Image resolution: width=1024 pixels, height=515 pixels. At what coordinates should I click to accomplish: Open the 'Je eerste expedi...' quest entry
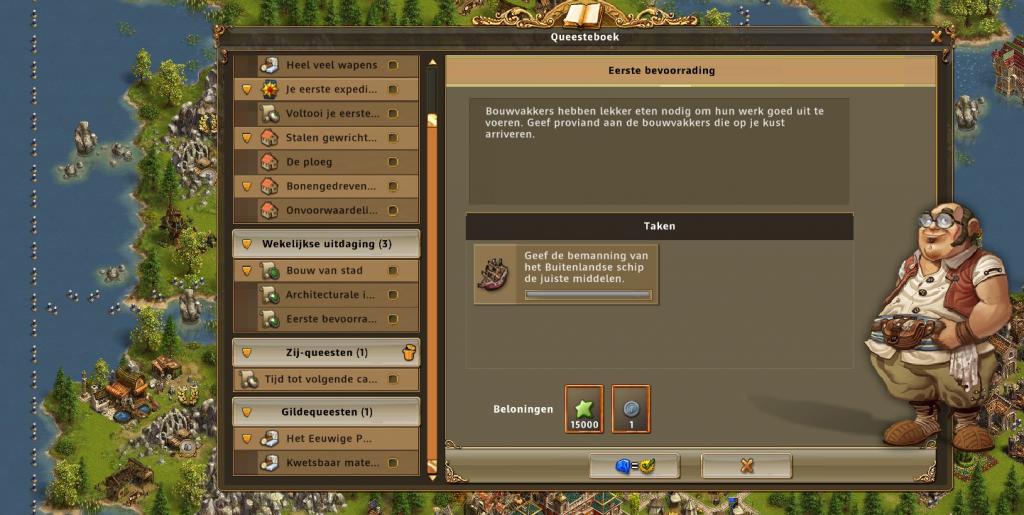[331, 89]
